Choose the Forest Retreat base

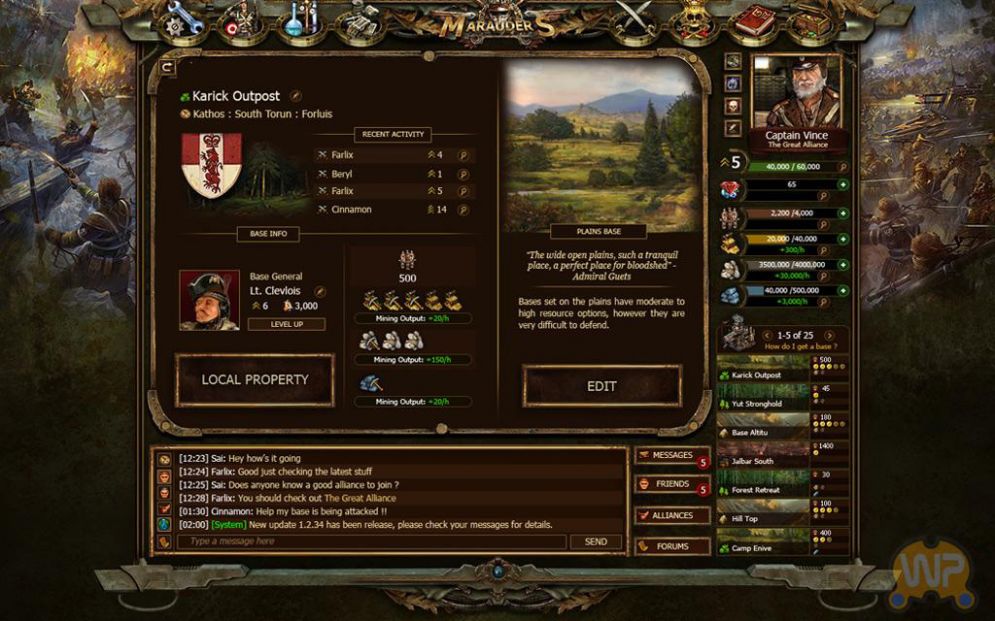(x=760, y=490)
